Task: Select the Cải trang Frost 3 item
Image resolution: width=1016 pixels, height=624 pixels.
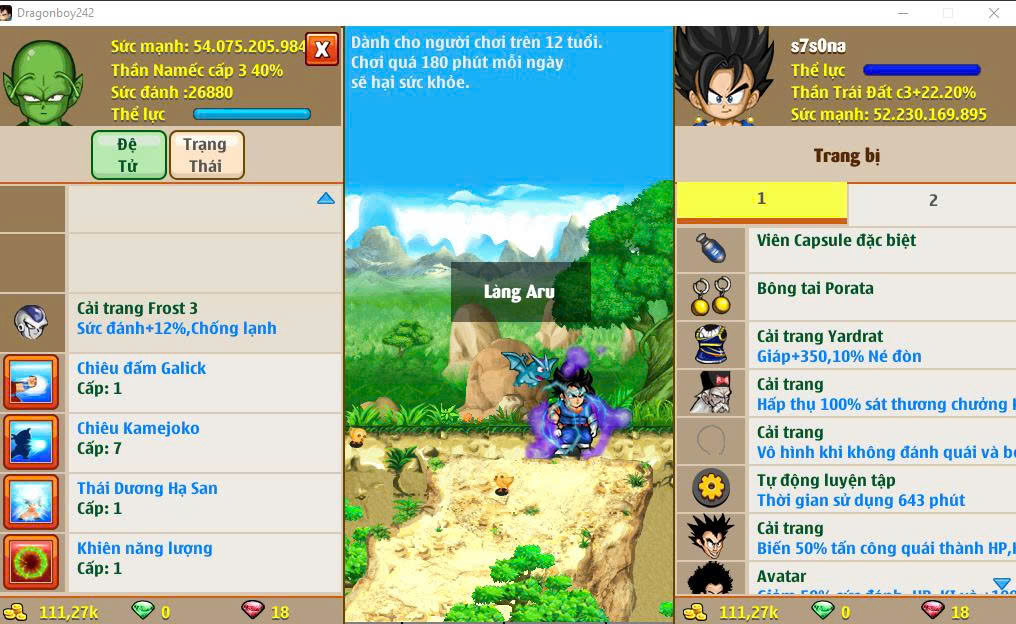Action: 176,318
